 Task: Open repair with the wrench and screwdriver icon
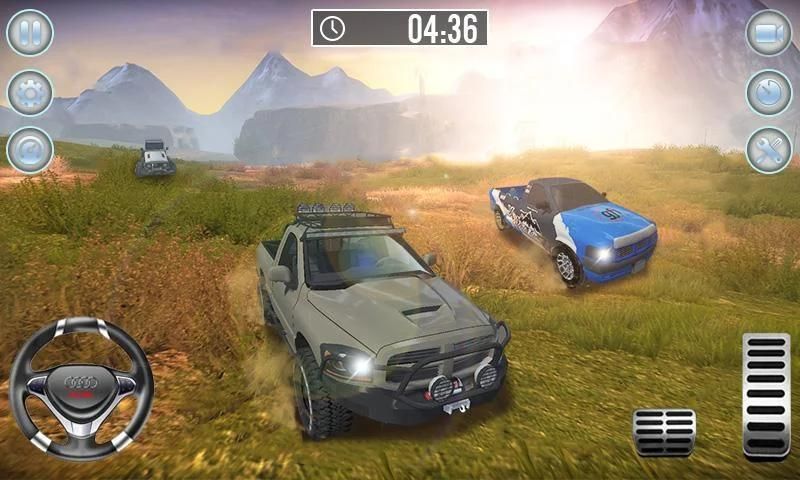(x=768, y=151)
